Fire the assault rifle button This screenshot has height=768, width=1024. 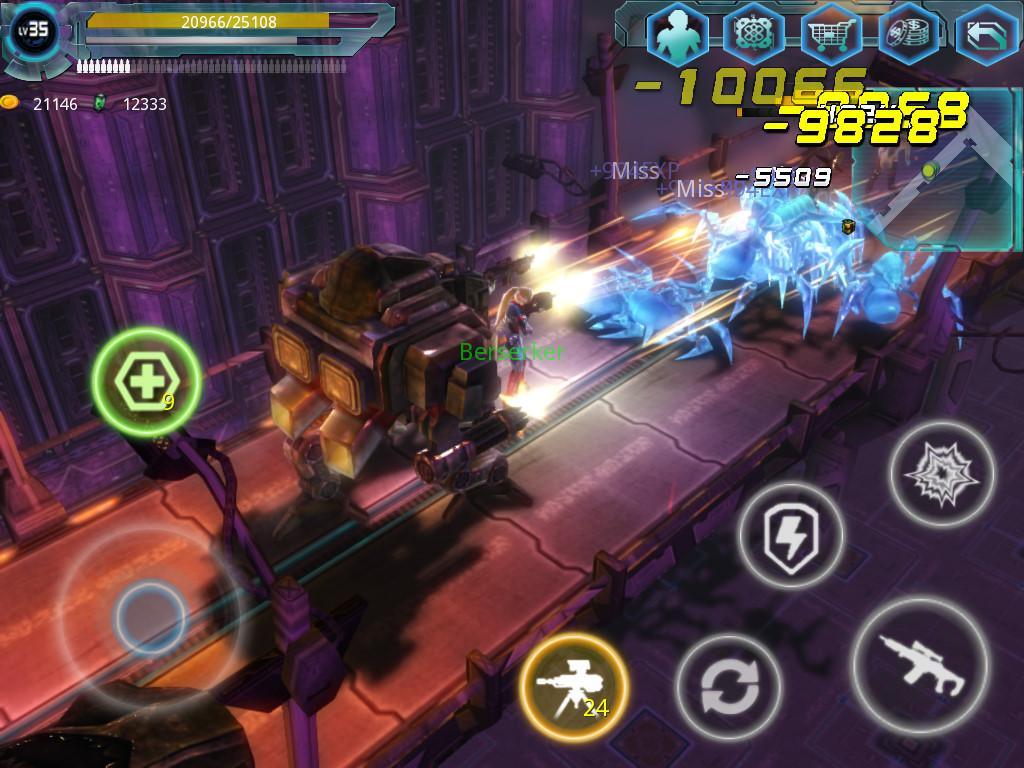[919, 665]
